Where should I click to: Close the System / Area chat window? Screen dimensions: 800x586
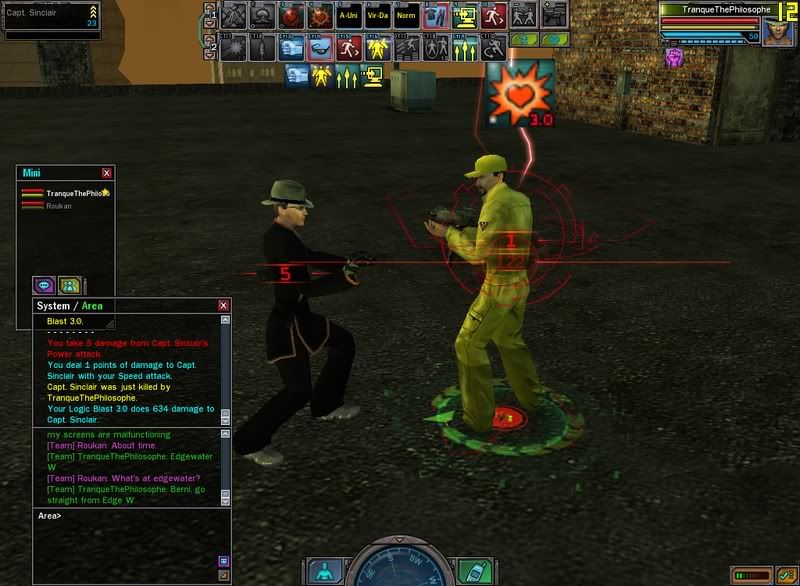(223, 305)
